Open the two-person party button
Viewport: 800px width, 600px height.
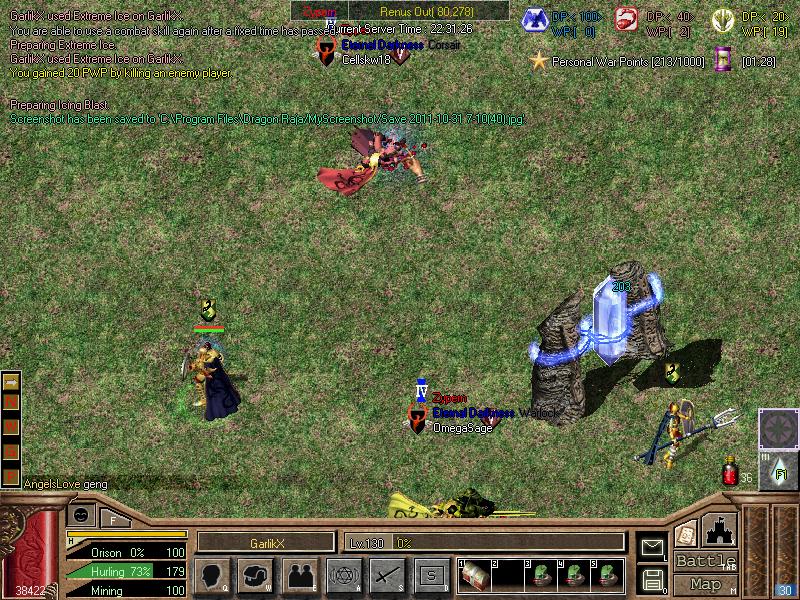click(x=299, y=574)
